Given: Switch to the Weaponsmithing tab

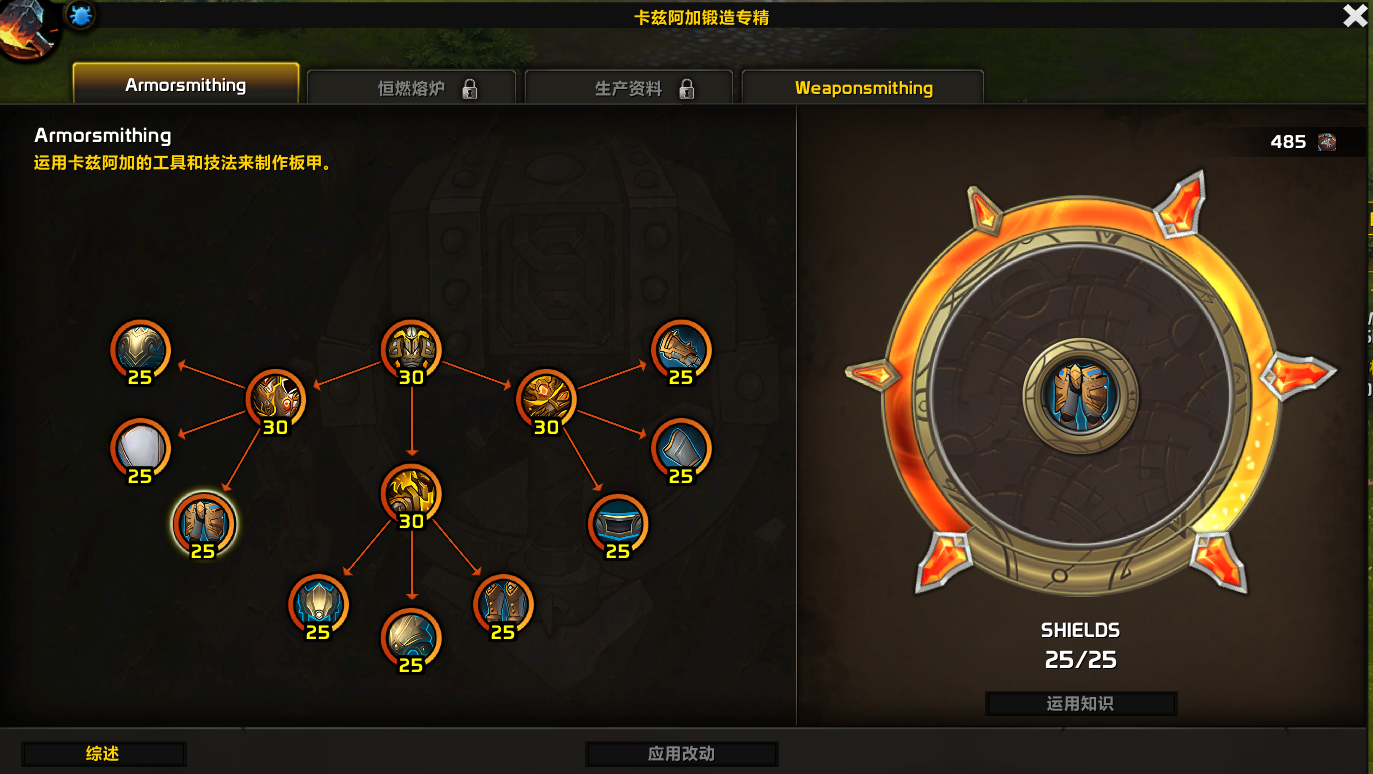Looking at the screenshot, I should pyautogui.click(x=863, y=88).
